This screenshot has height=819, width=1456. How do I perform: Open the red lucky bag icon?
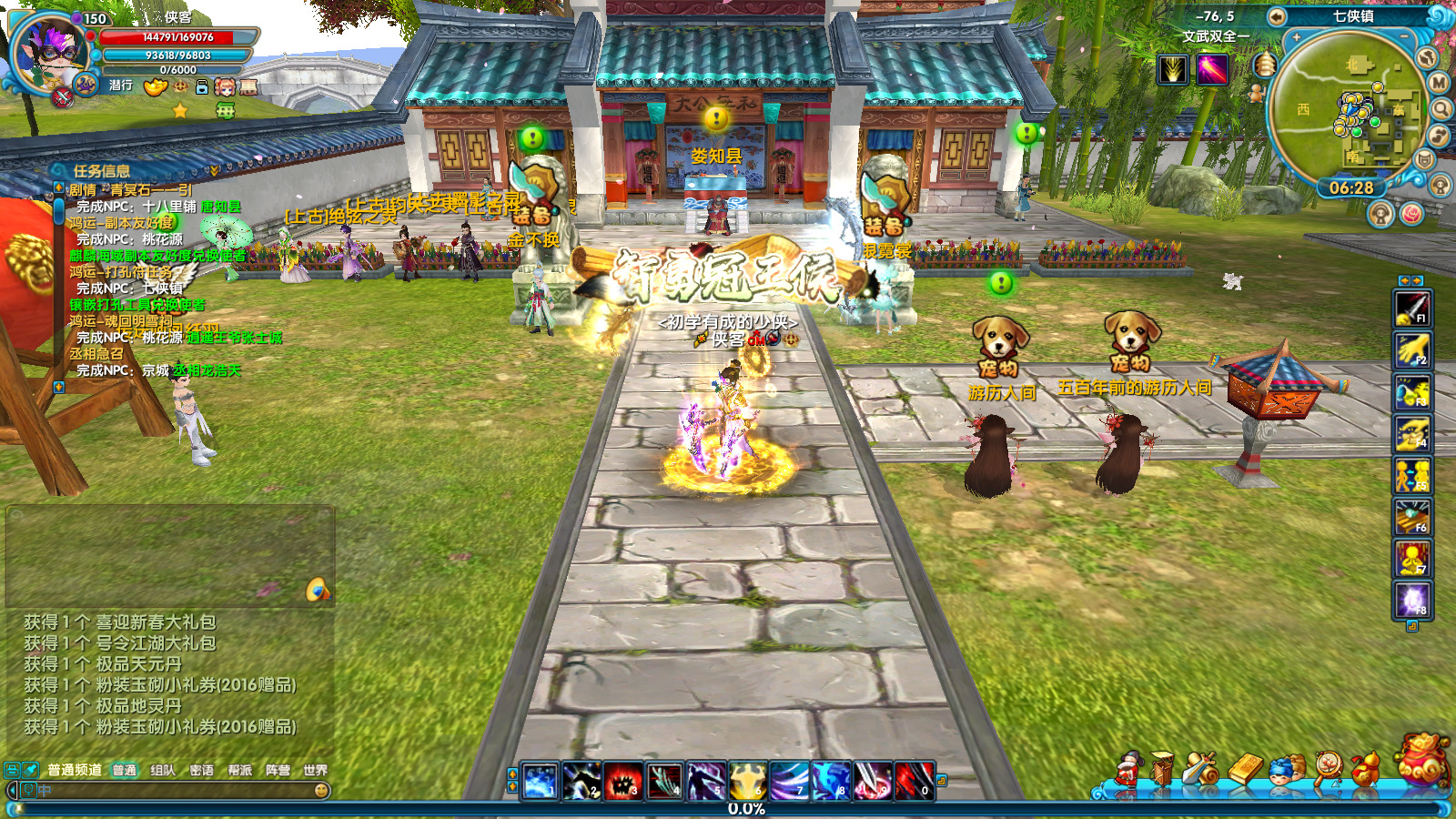click(1423, 759)
